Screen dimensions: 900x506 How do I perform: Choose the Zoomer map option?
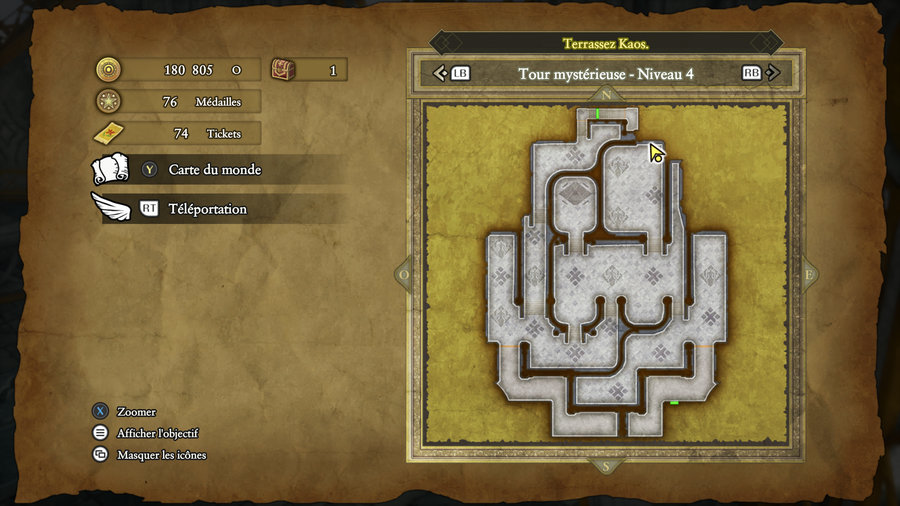[136, 411]
